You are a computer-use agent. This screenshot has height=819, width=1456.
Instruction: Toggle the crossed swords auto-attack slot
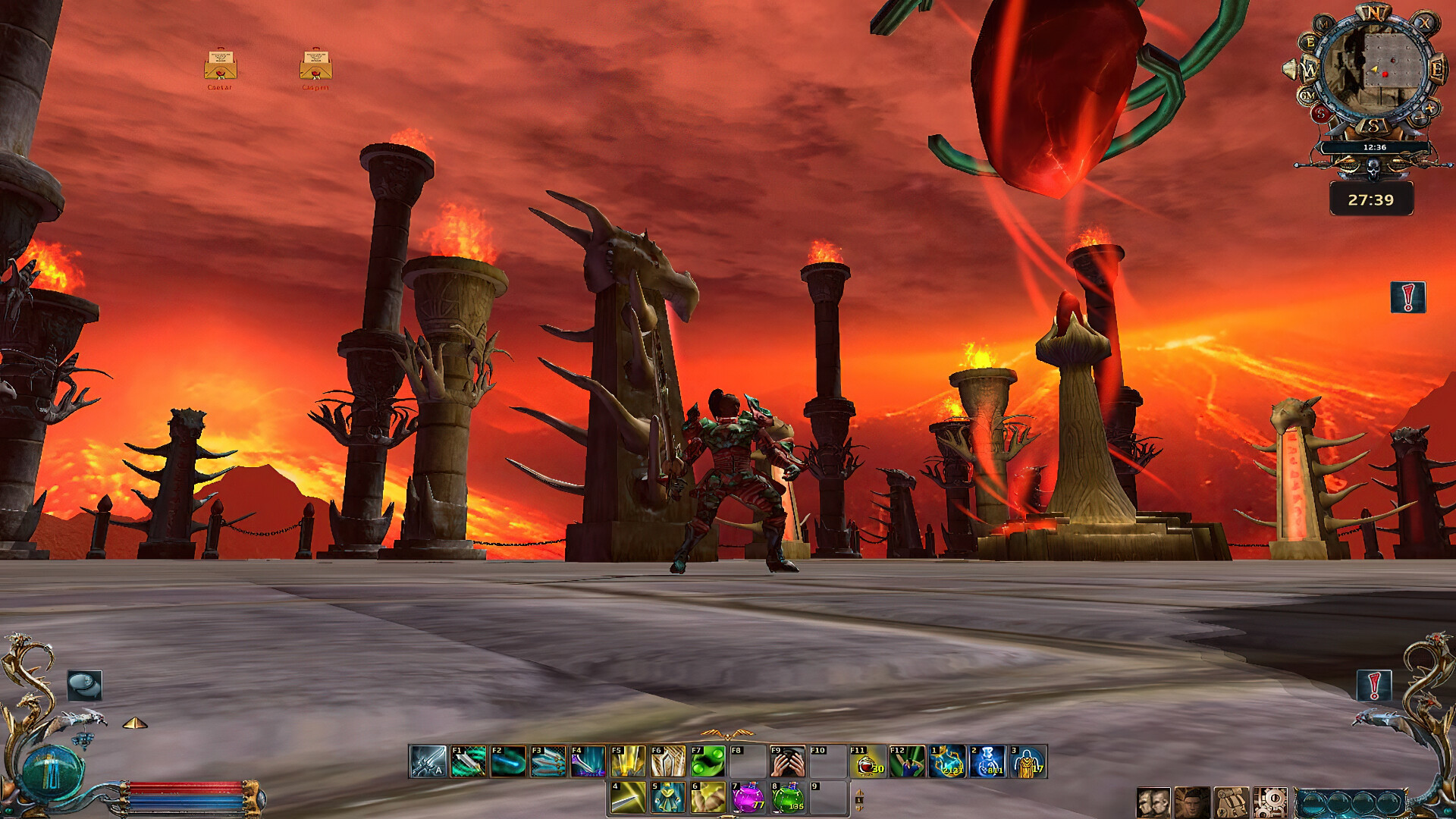click(x=428, y=761)
